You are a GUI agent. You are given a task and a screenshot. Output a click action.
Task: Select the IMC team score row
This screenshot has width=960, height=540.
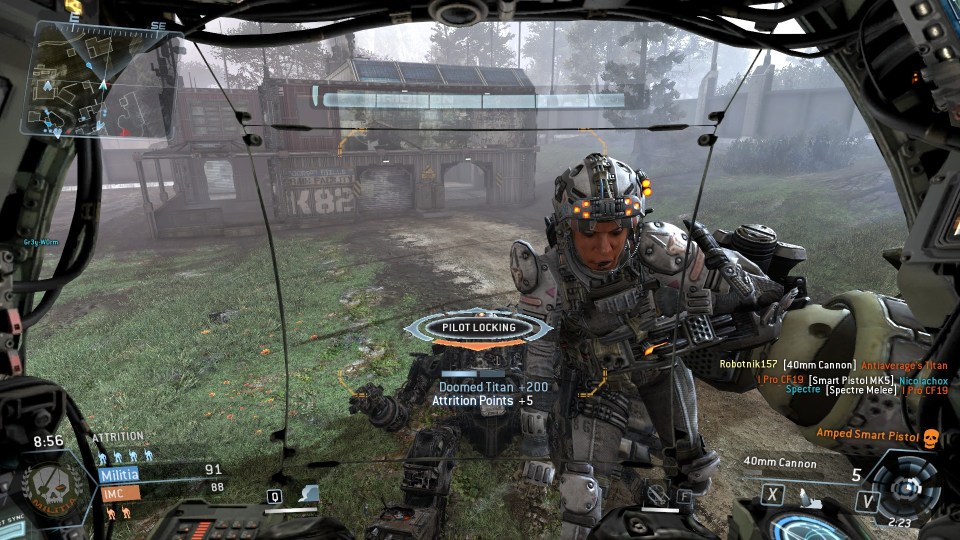pos(160,491)
